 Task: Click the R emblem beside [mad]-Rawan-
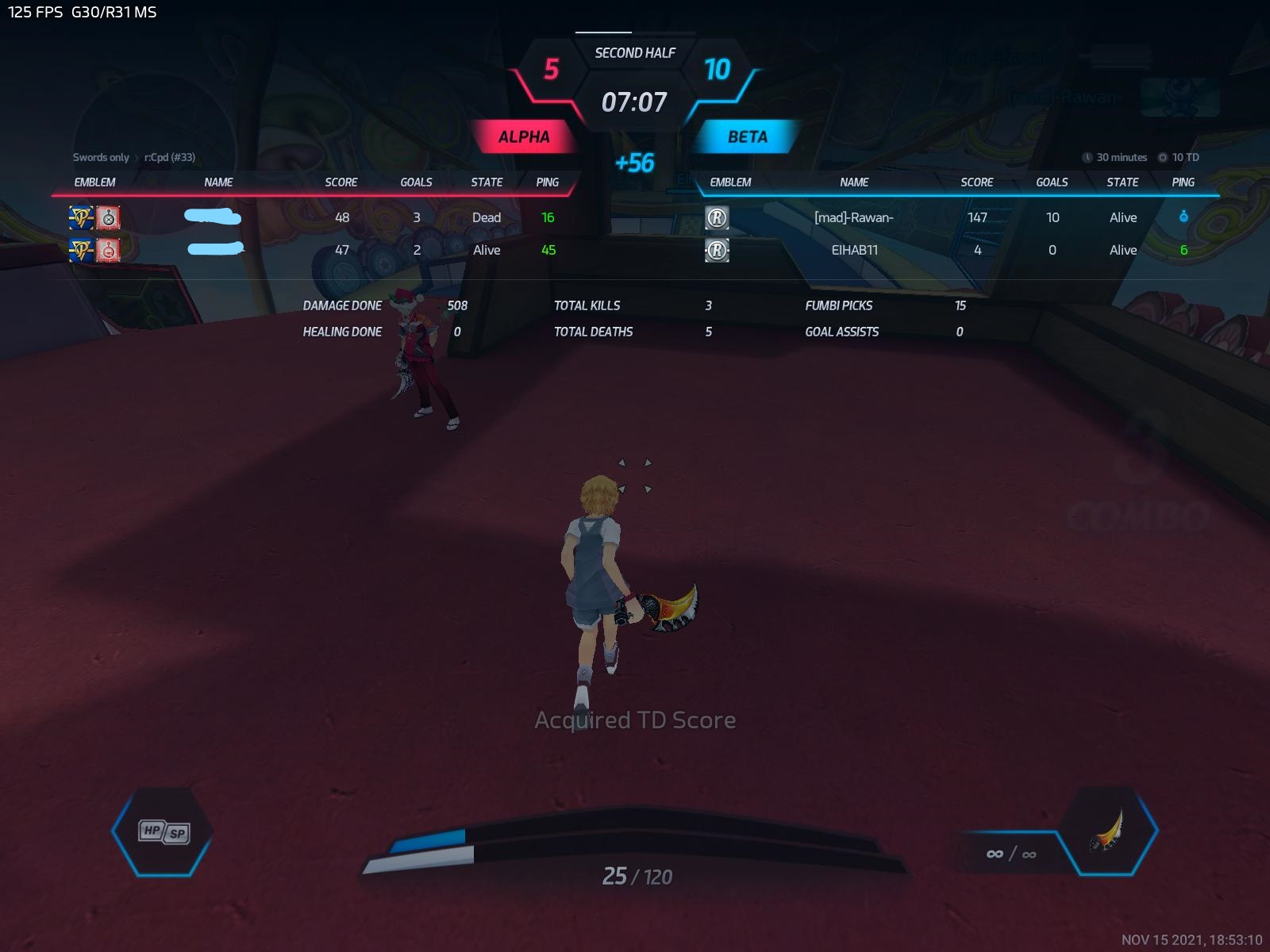point(717,218)
